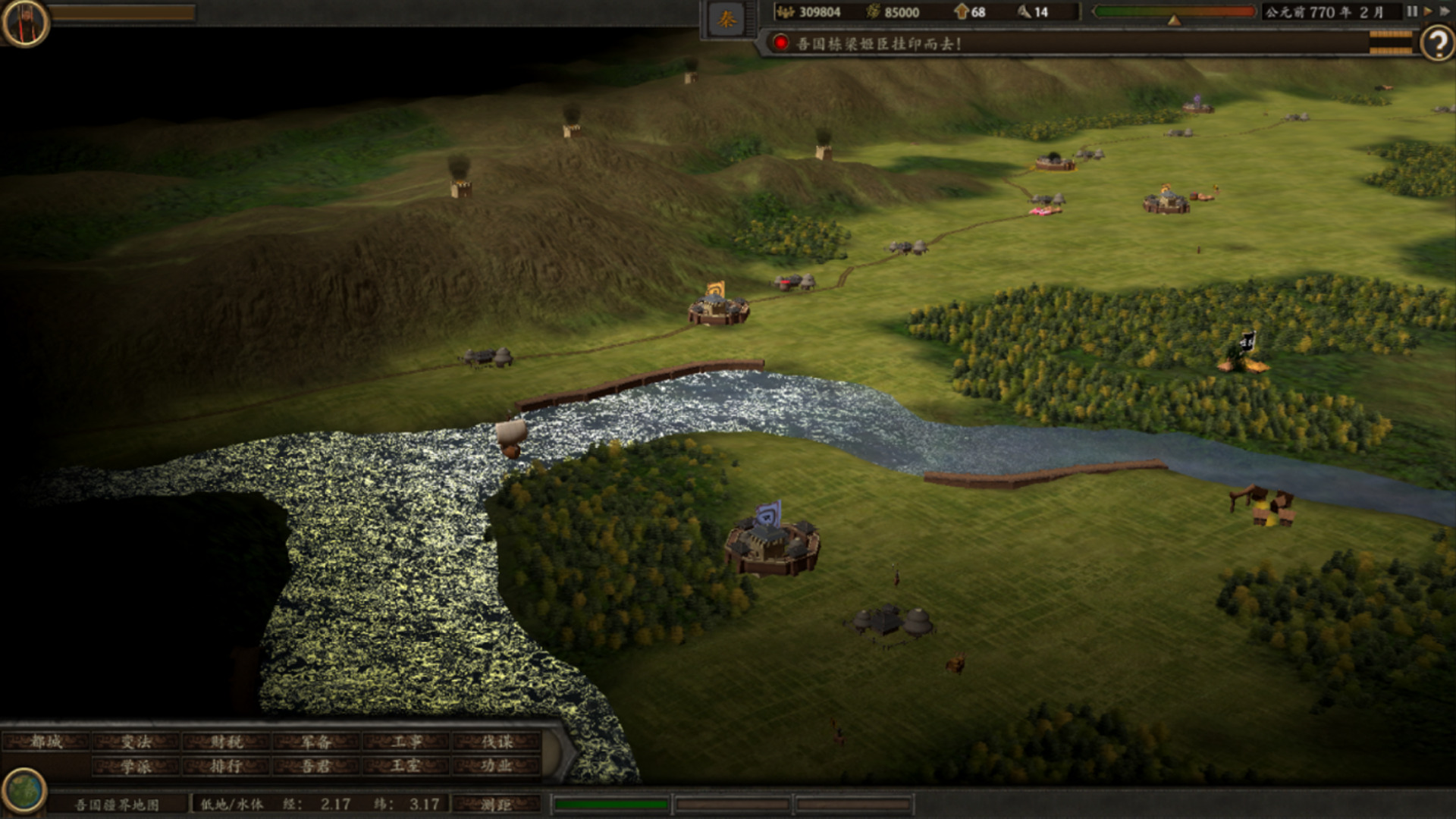View the 排行 rankings
1456x819 pixels.
226,767
